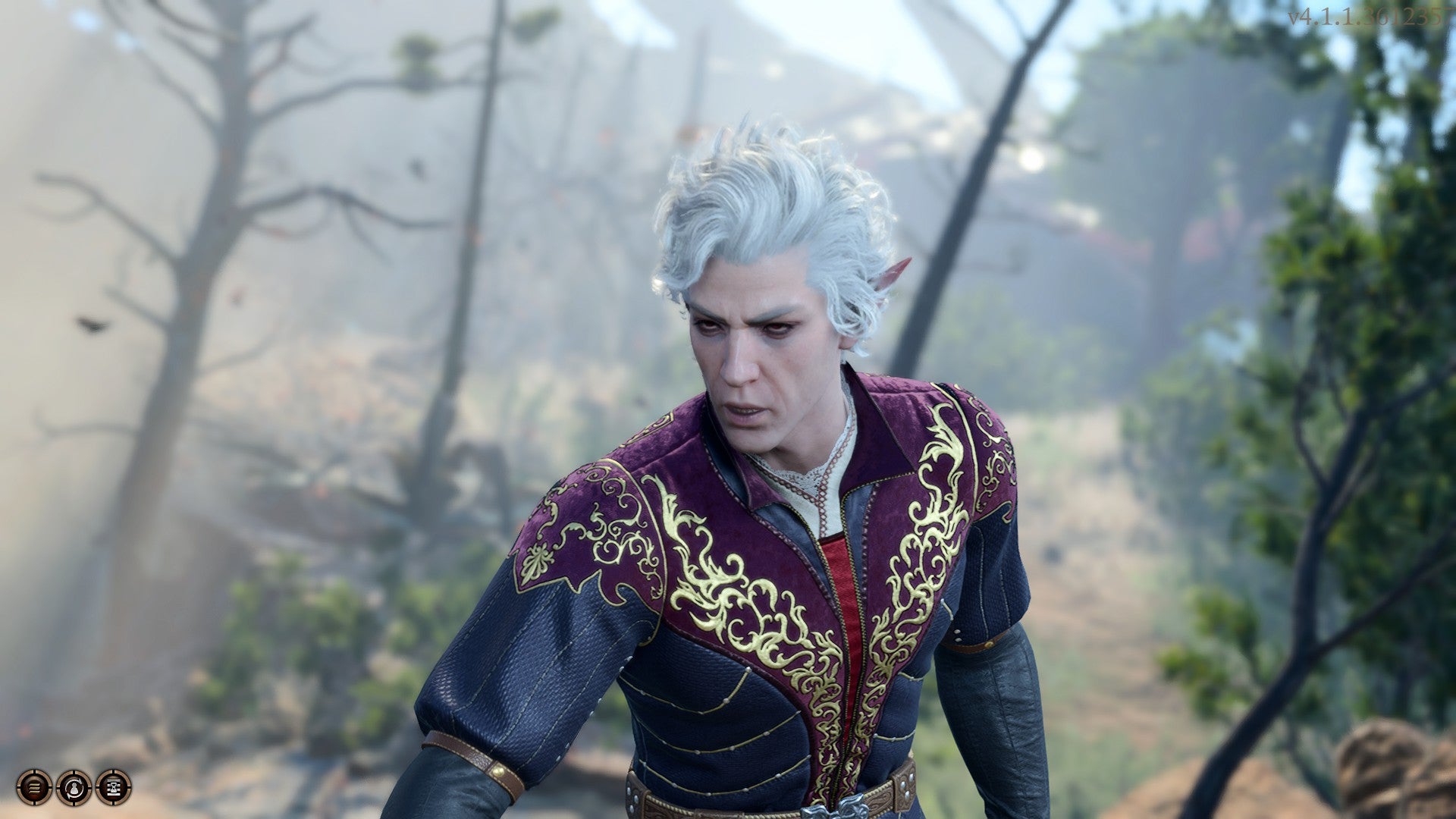Expand the conversation history via hourglass icon
The height and width of the screenshot is (819, 1456).
[x=112, y=788]
